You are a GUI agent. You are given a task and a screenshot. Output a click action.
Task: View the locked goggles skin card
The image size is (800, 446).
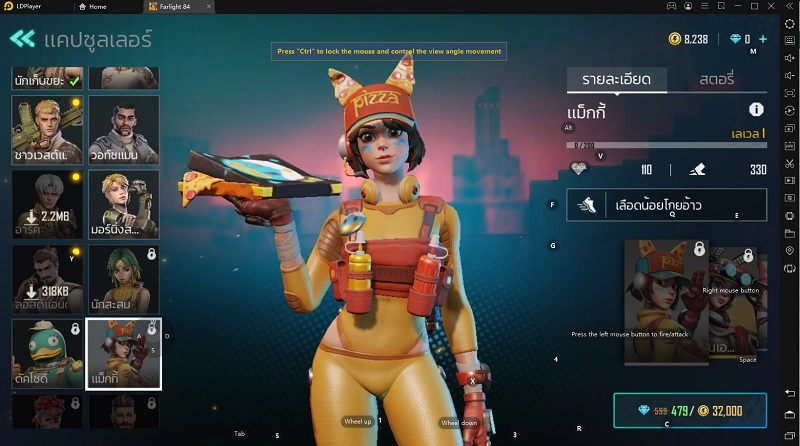[x=738, y=300]
